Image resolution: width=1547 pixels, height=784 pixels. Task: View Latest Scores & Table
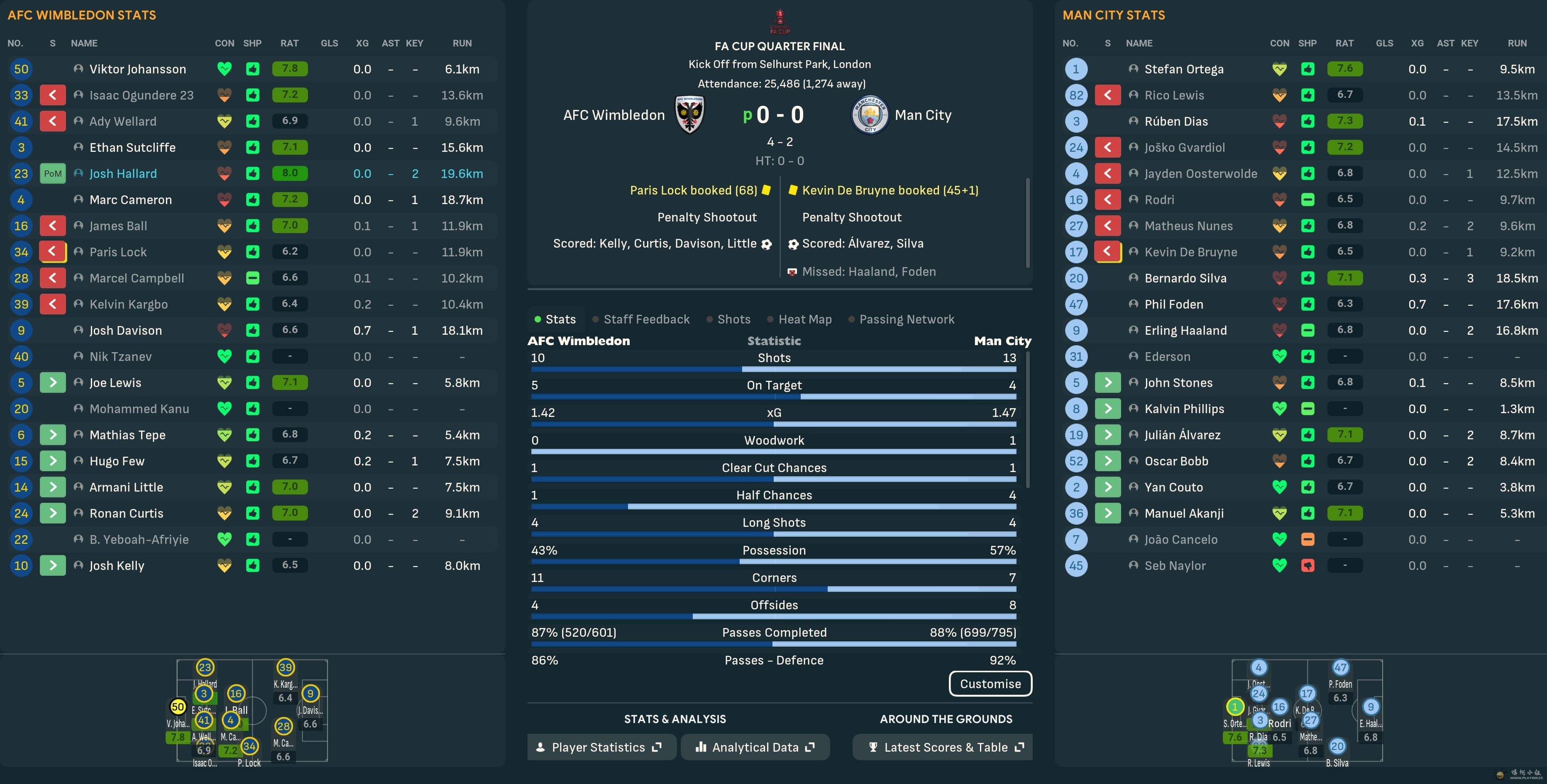point(945,747)
